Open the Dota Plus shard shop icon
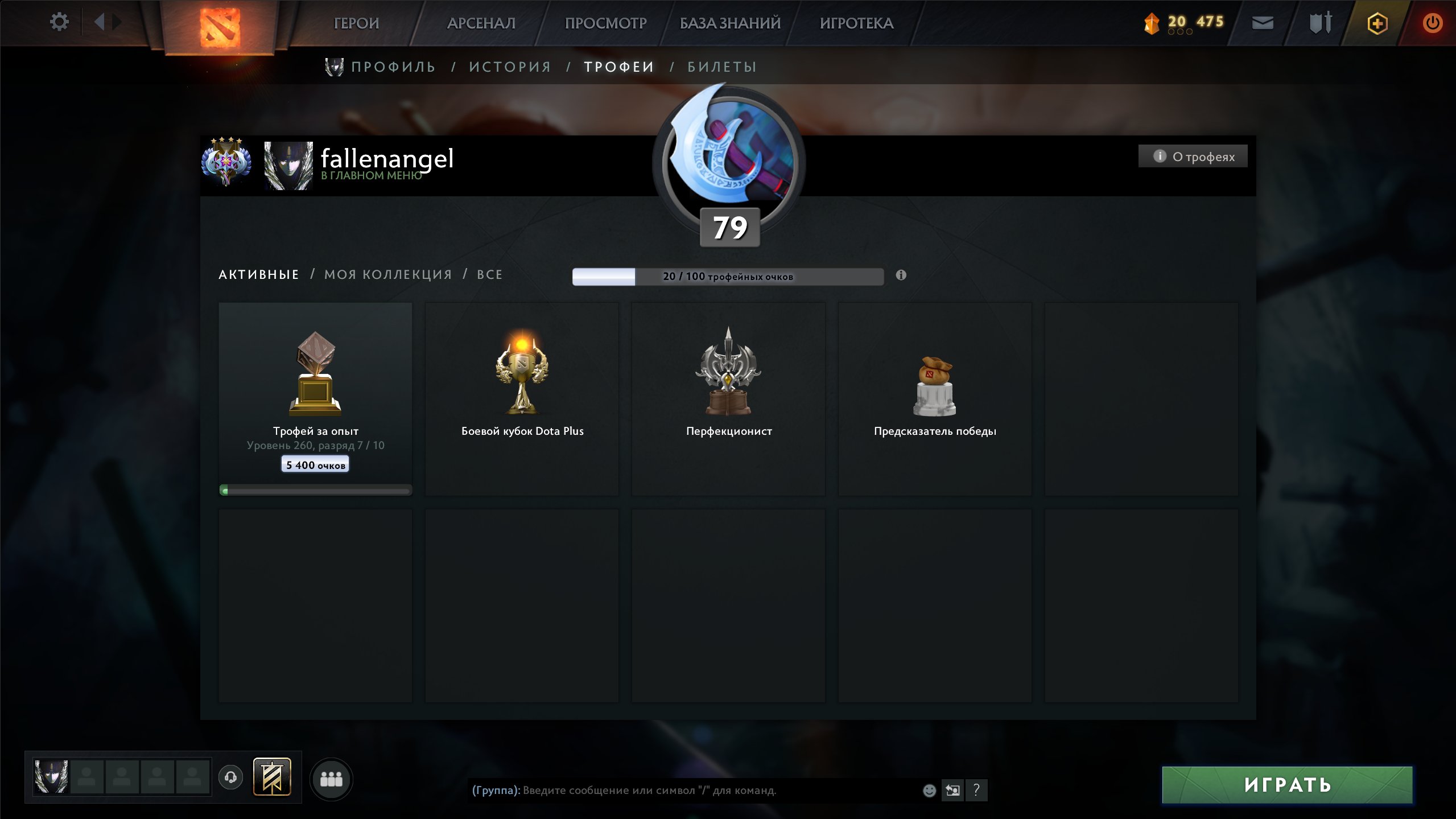Screen dimensions: 1456x819 [x=1152, y=23]
